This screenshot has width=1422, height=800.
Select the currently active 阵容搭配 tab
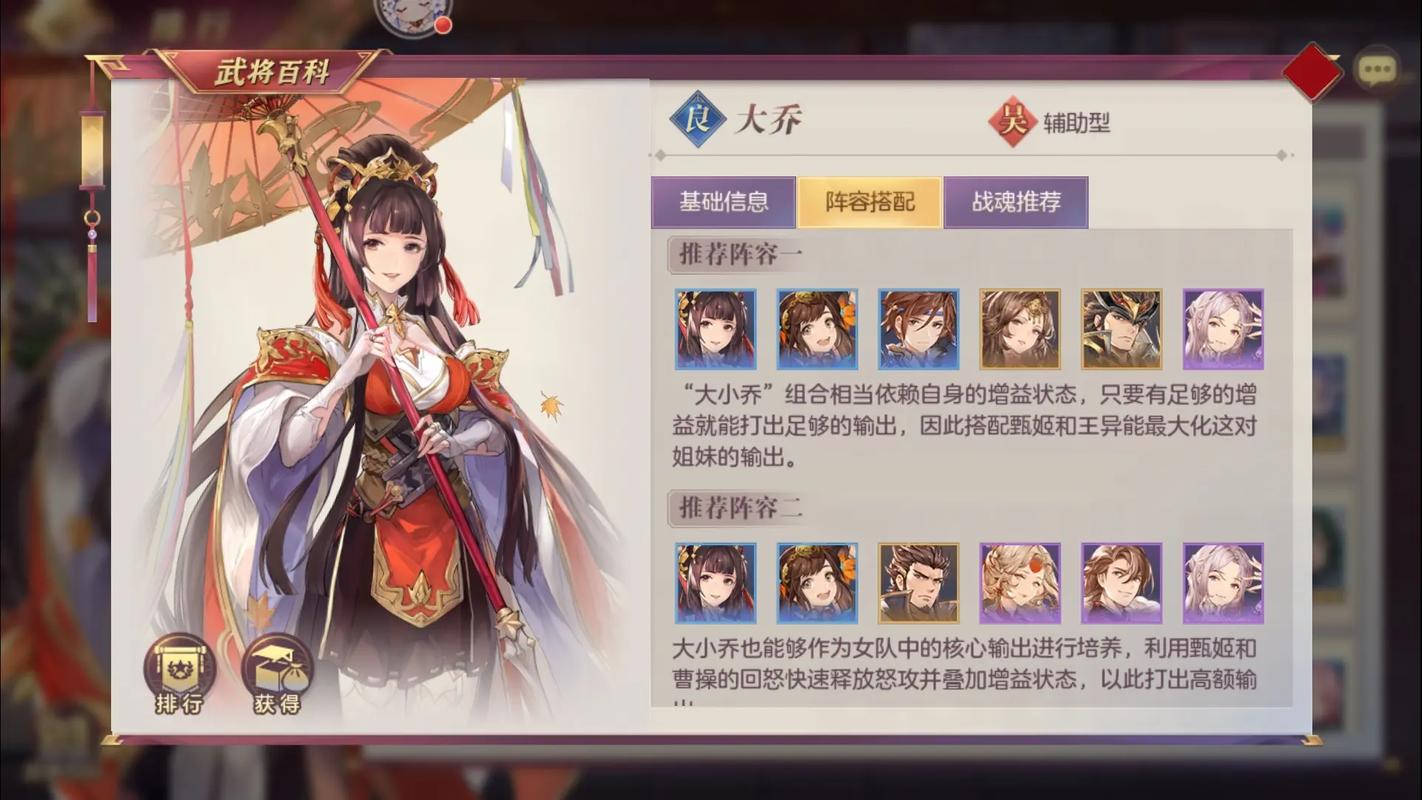click(871, 202)
